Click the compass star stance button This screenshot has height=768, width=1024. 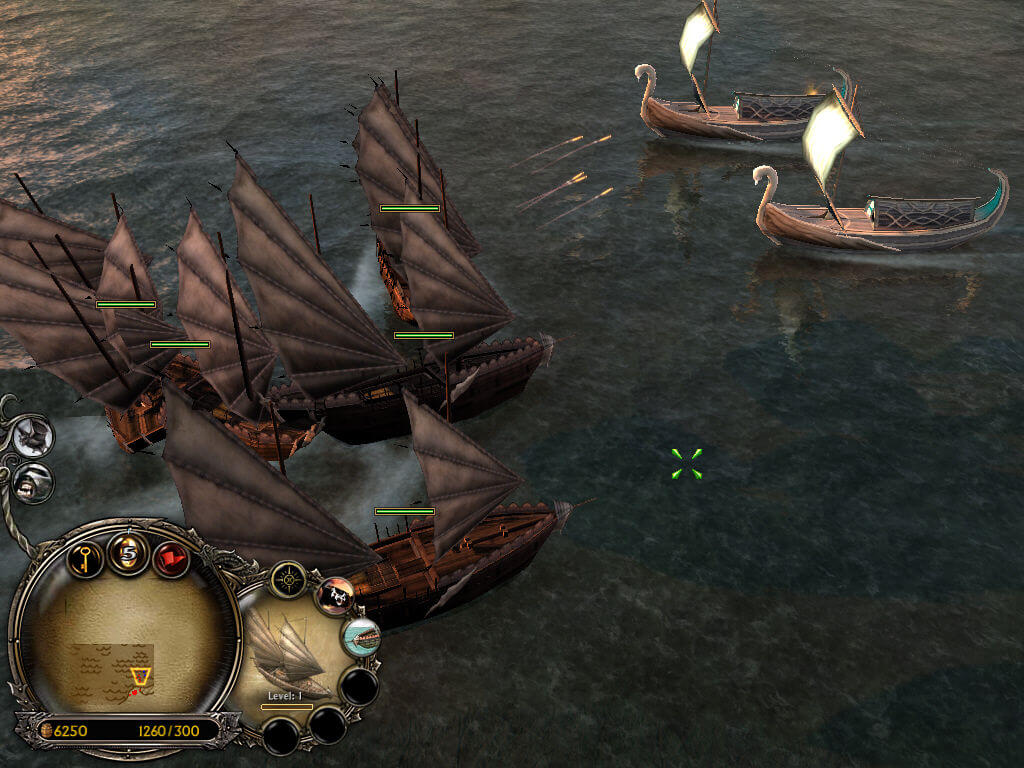pos(289,579)
